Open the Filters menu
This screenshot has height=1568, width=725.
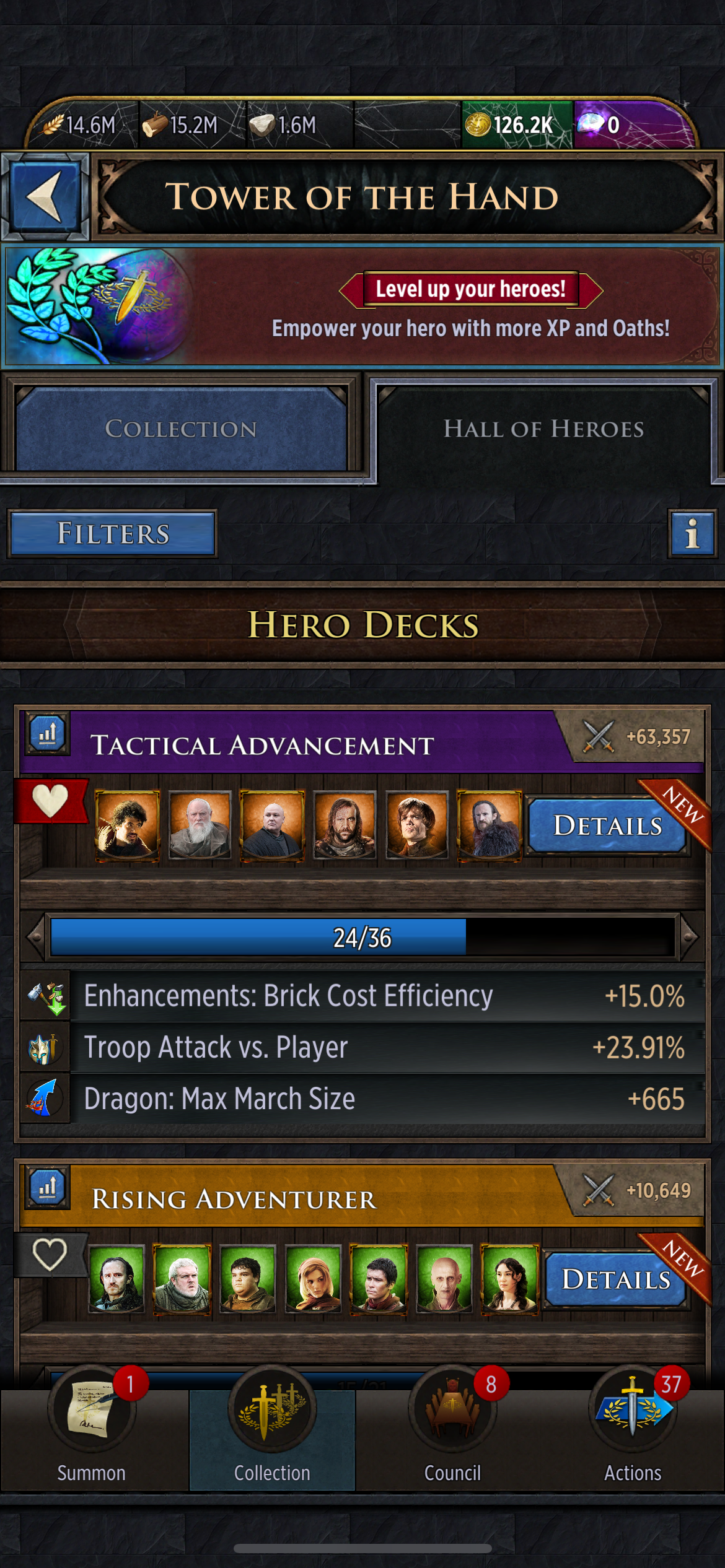point(113,533)
